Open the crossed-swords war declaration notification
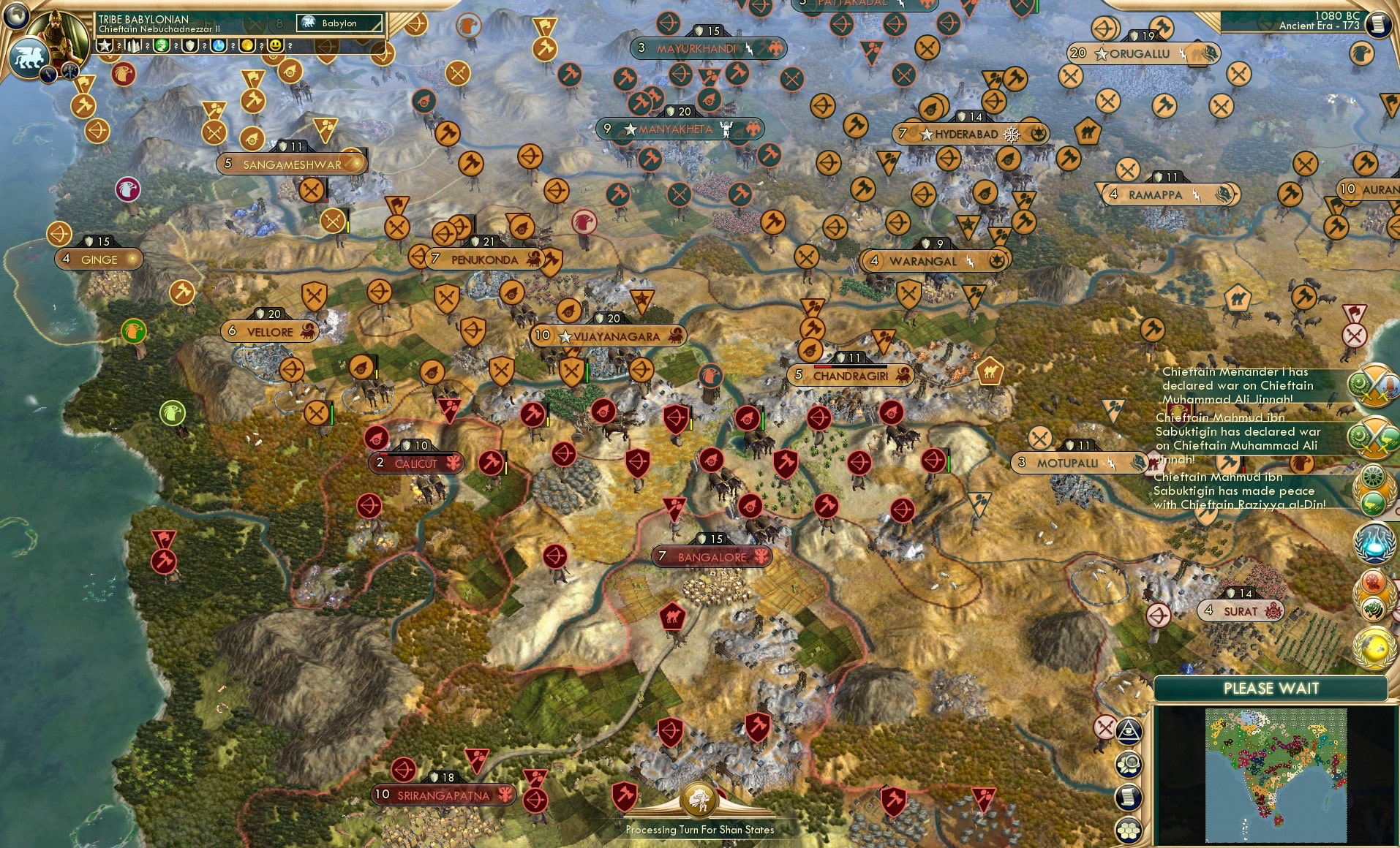 [x=1374, y=385]
